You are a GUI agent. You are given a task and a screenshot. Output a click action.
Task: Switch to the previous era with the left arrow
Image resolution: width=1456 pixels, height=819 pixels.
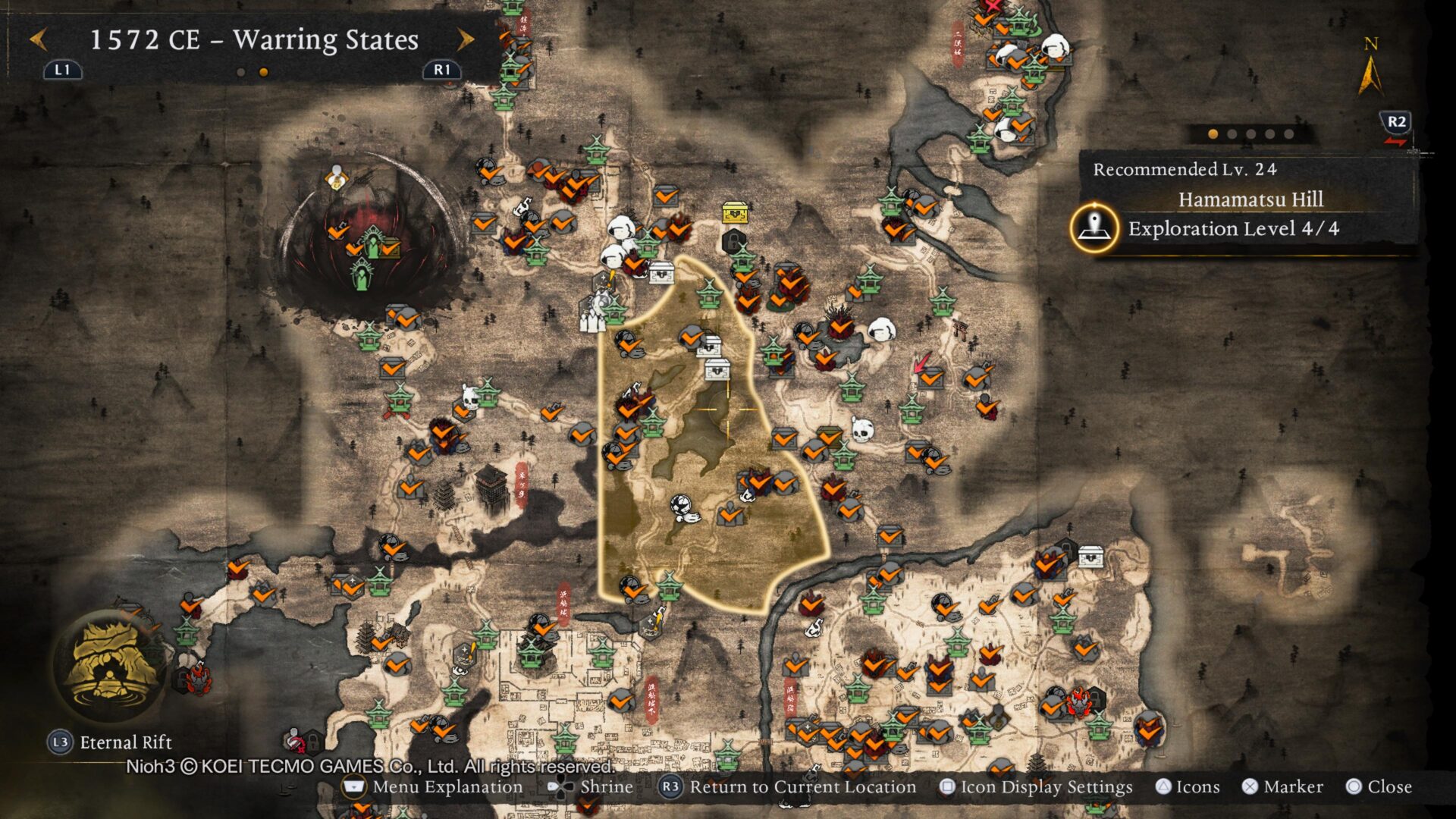[x=39, y=39]
